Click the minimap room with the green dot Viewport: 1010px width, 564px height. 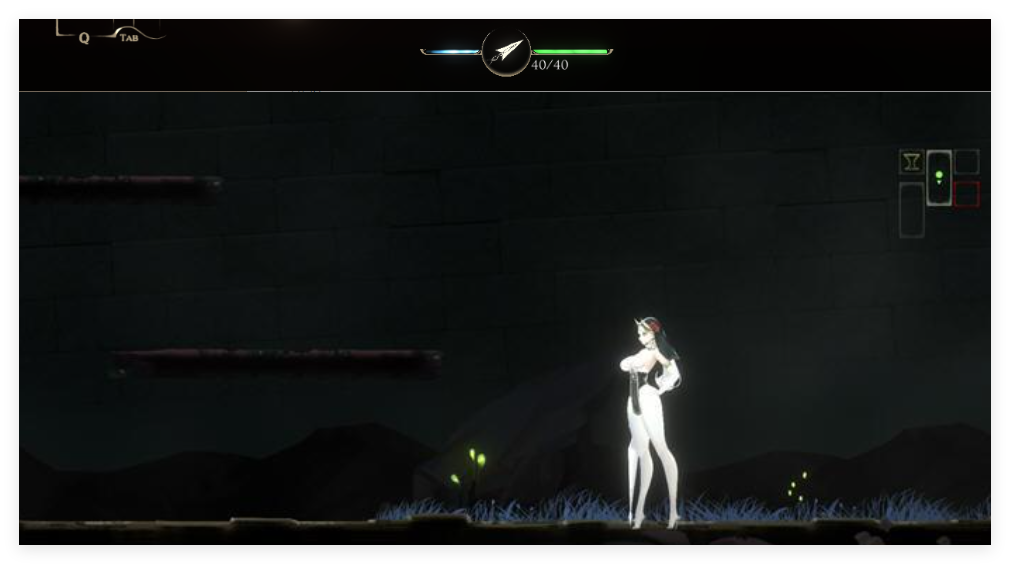click(x=938, y=177)
